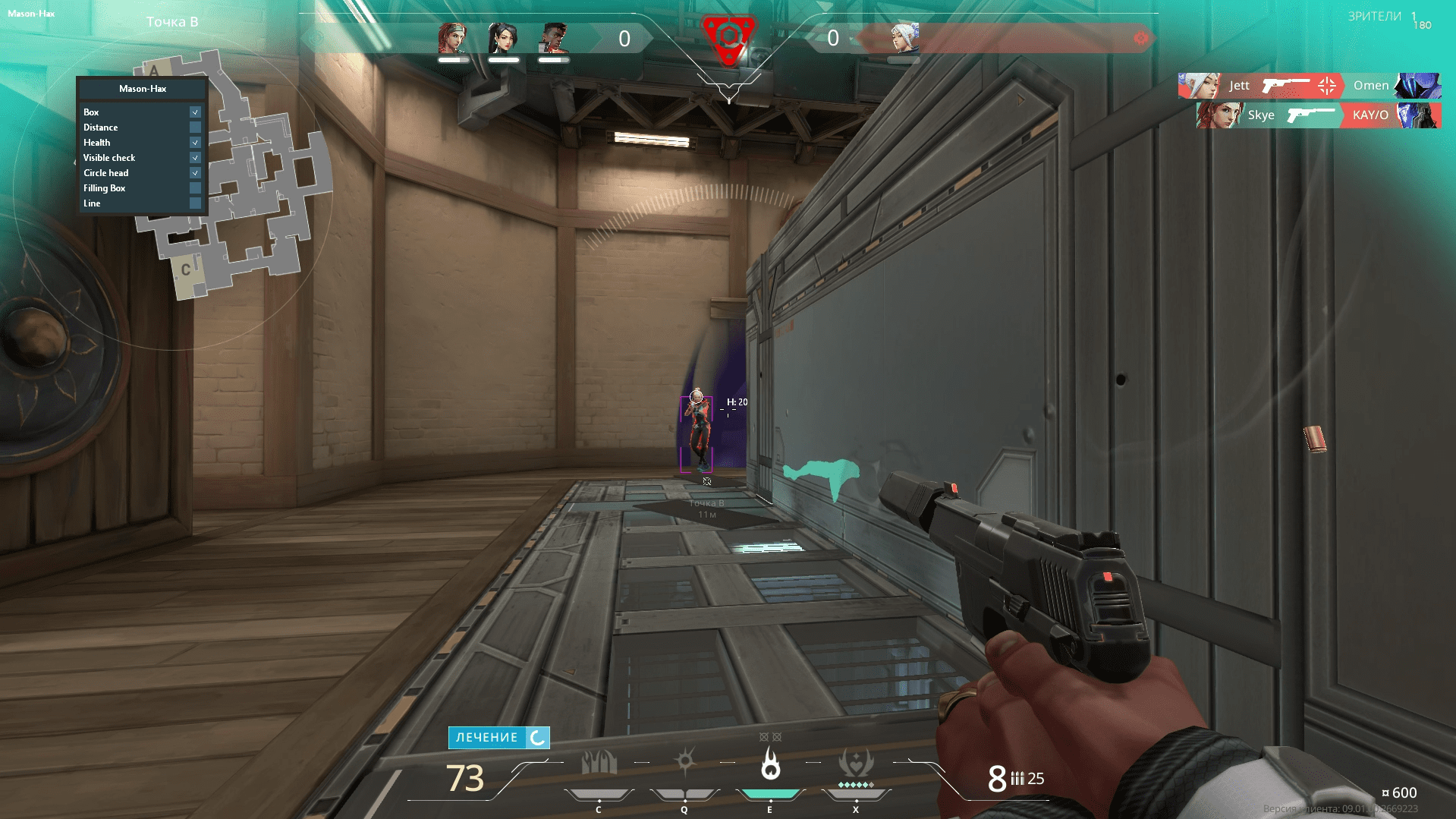Click the Mason-Hax panel title bar
The width and height of the screenshot is (1456, 819).
pos(143,89)
